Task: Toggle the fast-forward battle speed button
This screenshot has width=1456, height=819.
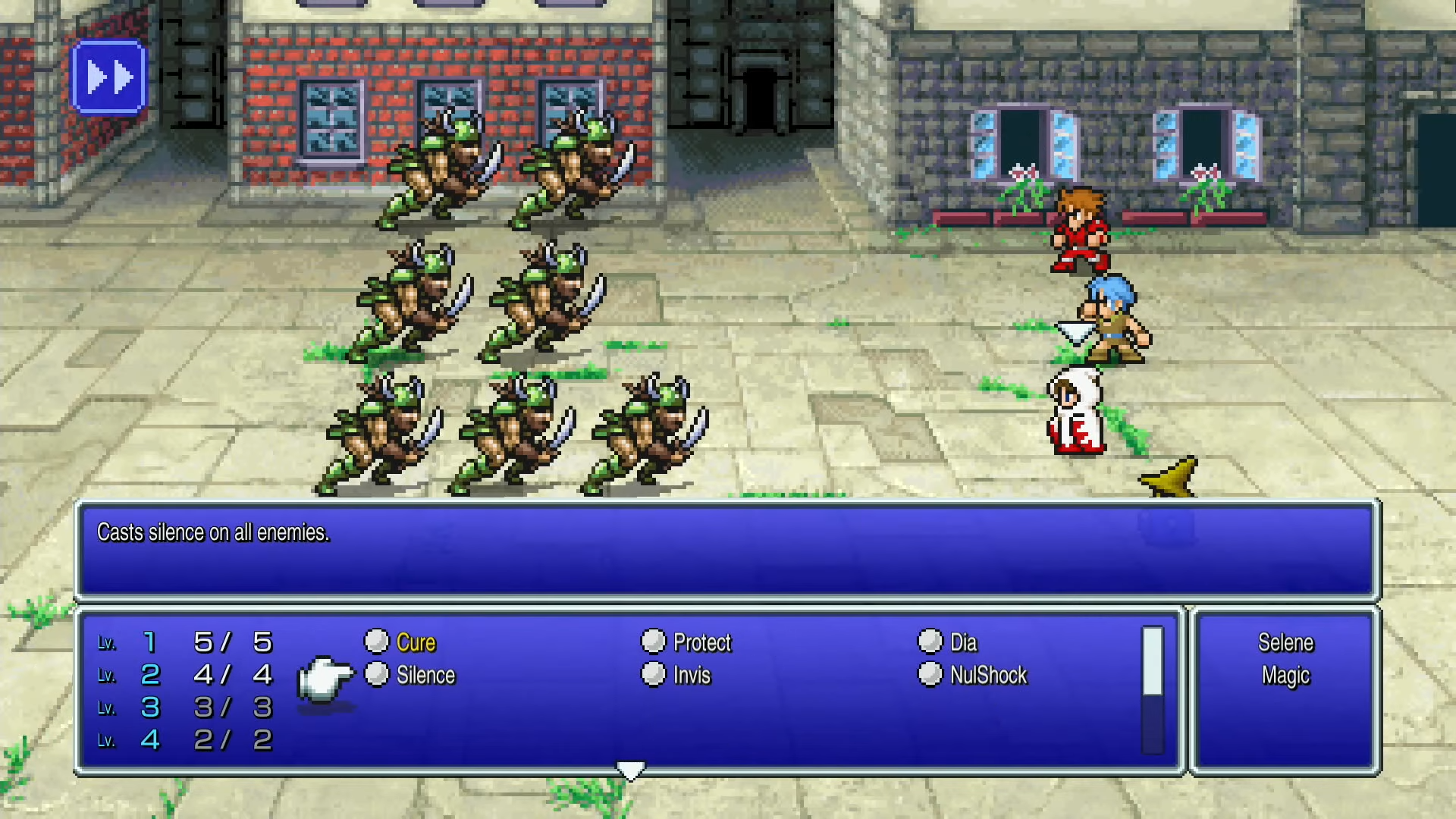Action: tap(108, 77)
